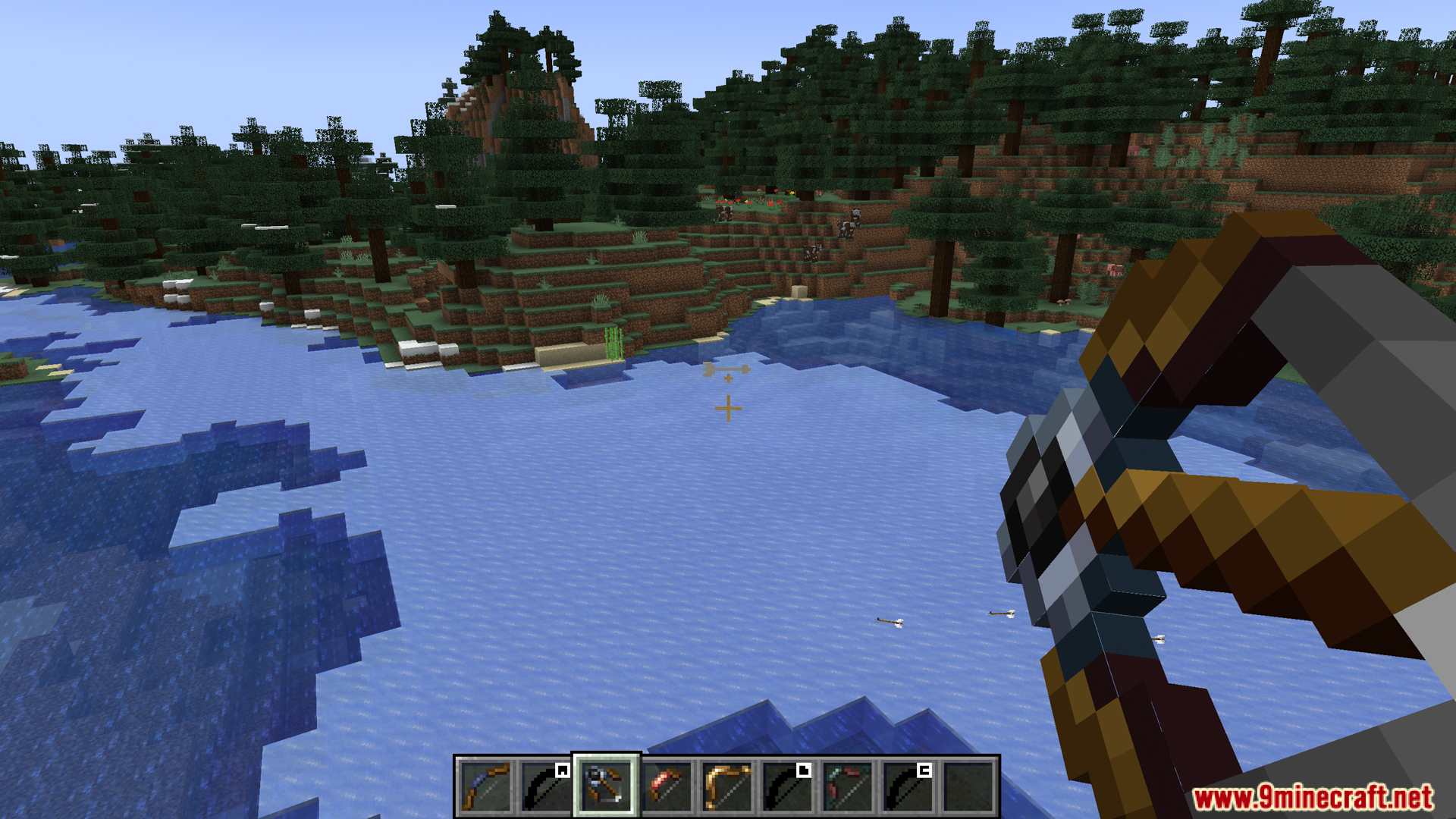Viewport: 1456px width, 819px height.
Task: Select the teal and red bow slot
Action: [848, 786]
